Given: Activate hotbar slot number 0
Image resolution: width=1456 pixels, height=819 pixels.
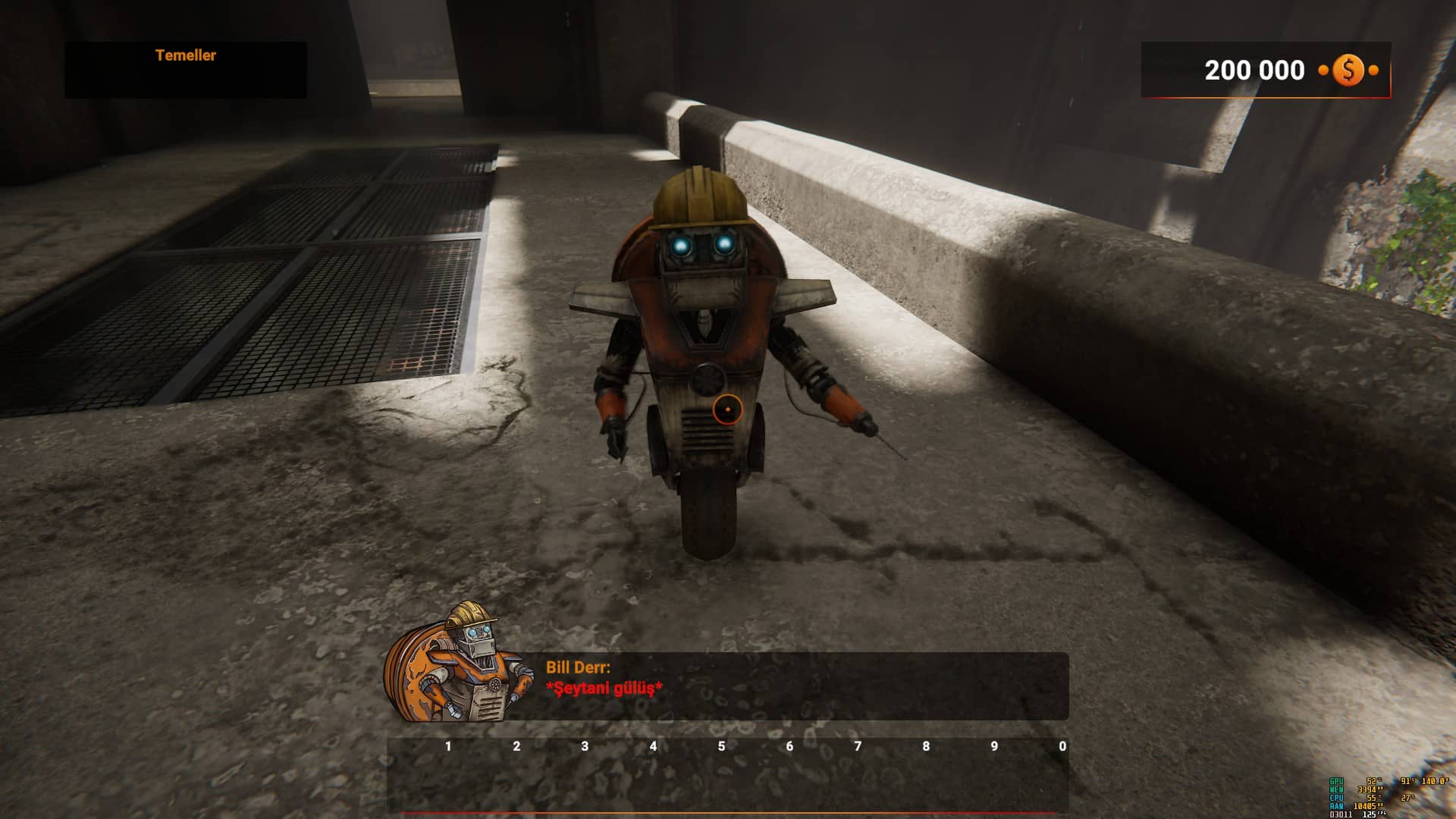Looking at the screenshot, I should (x=1061, y=773).
